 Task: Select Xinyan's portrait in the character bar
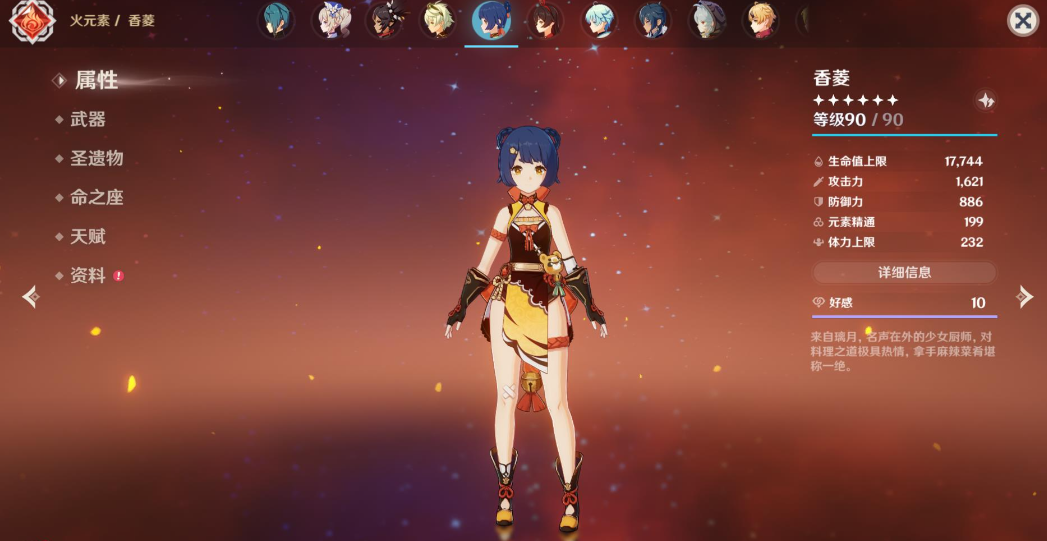pyautogui.click(x=383, y=20)
